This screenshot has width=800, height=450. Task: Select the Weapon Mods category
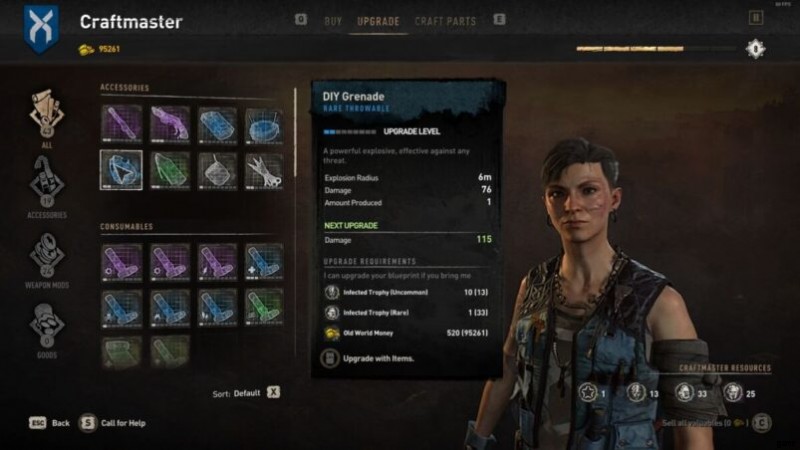click(47, 255)
